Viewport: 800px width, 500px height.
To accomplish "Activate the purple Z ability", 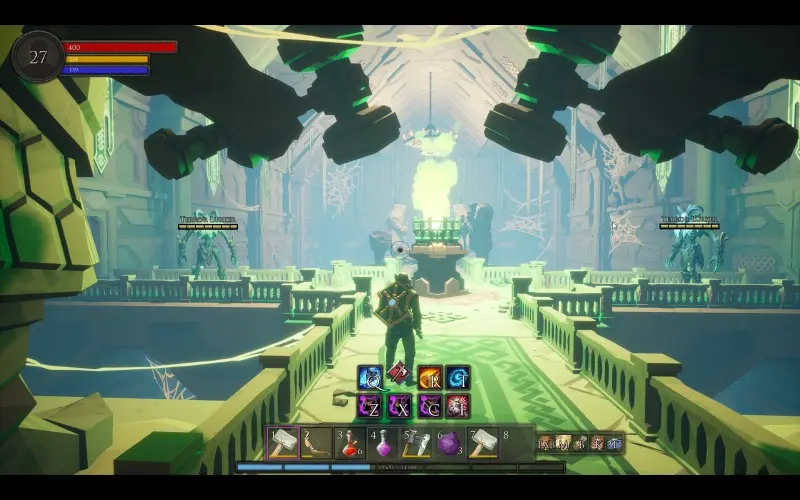I will 370,405.
